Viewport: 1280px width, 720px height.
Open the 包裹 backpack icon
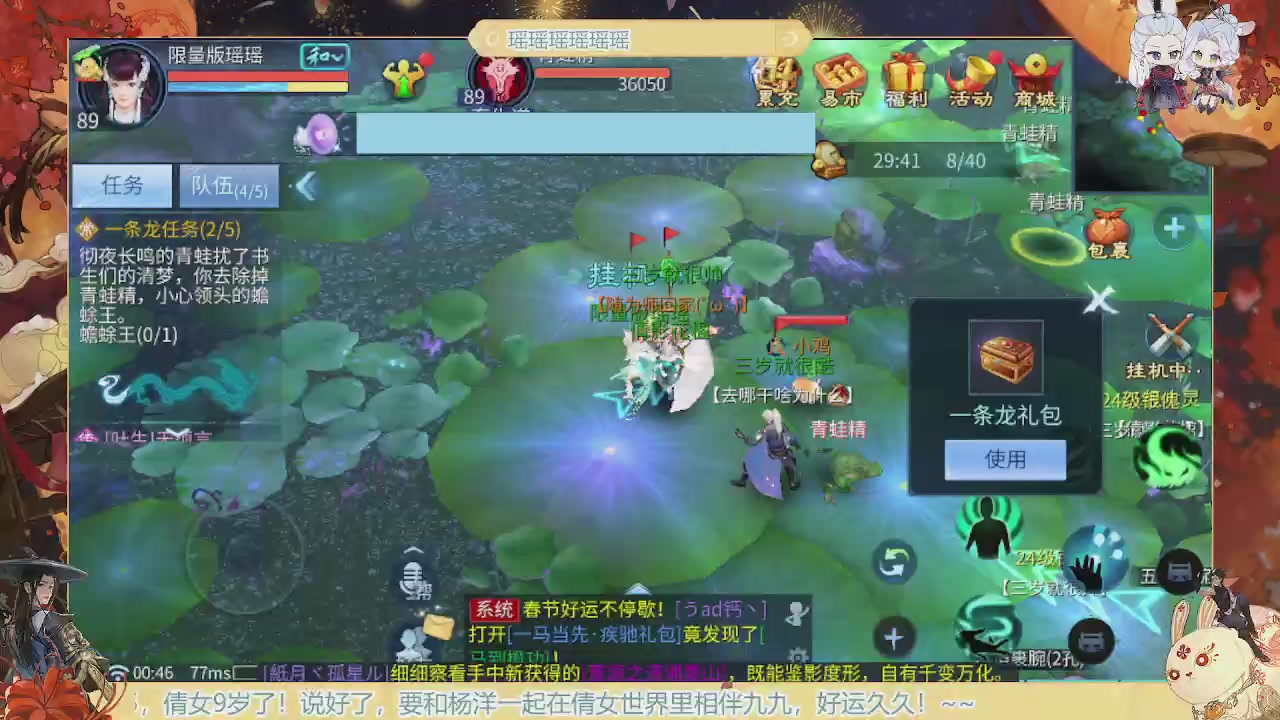tap(1106, 230)
